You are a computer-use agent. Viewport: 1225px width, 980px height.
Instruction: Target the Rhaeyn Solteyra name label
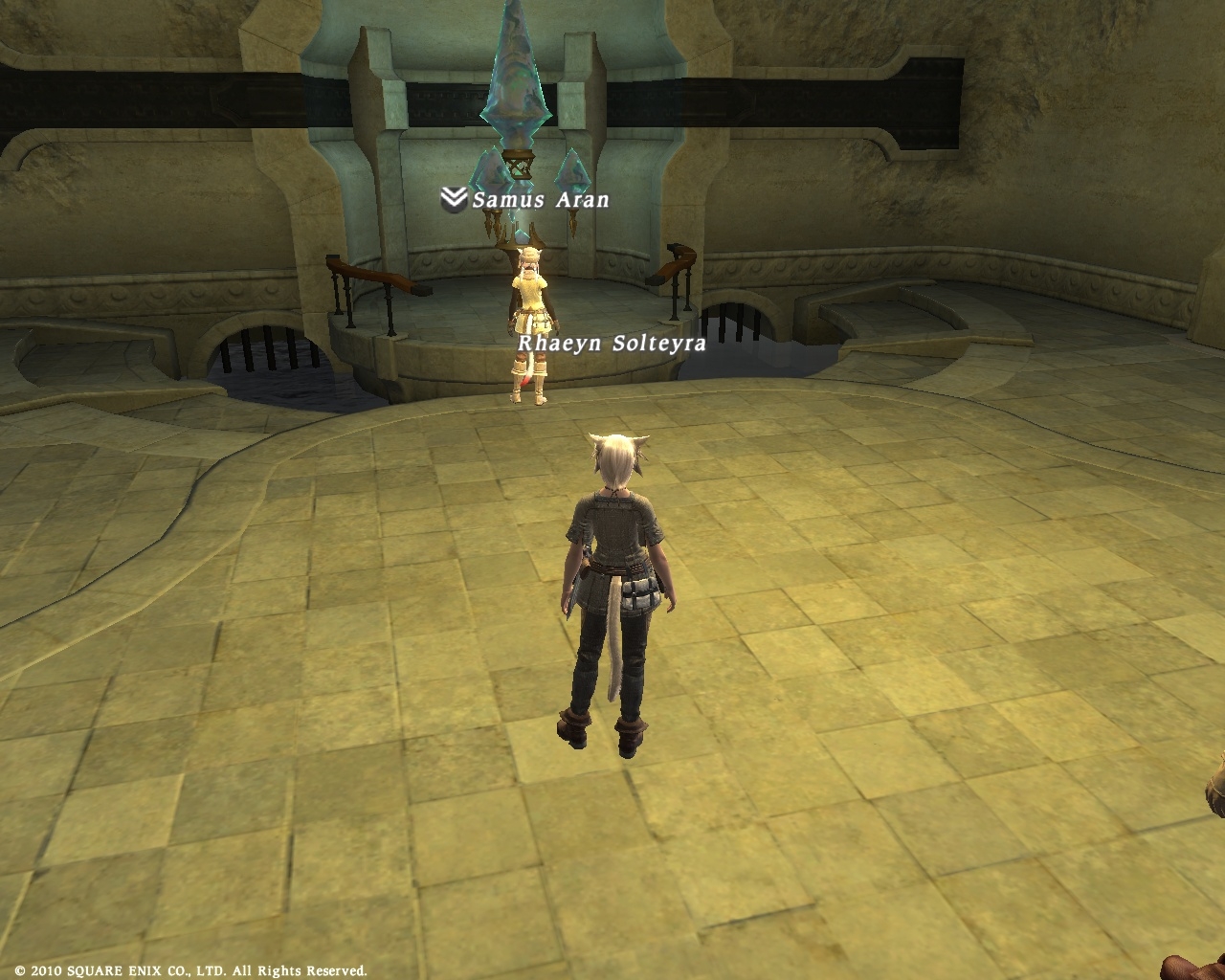click(x=612, y=343)
